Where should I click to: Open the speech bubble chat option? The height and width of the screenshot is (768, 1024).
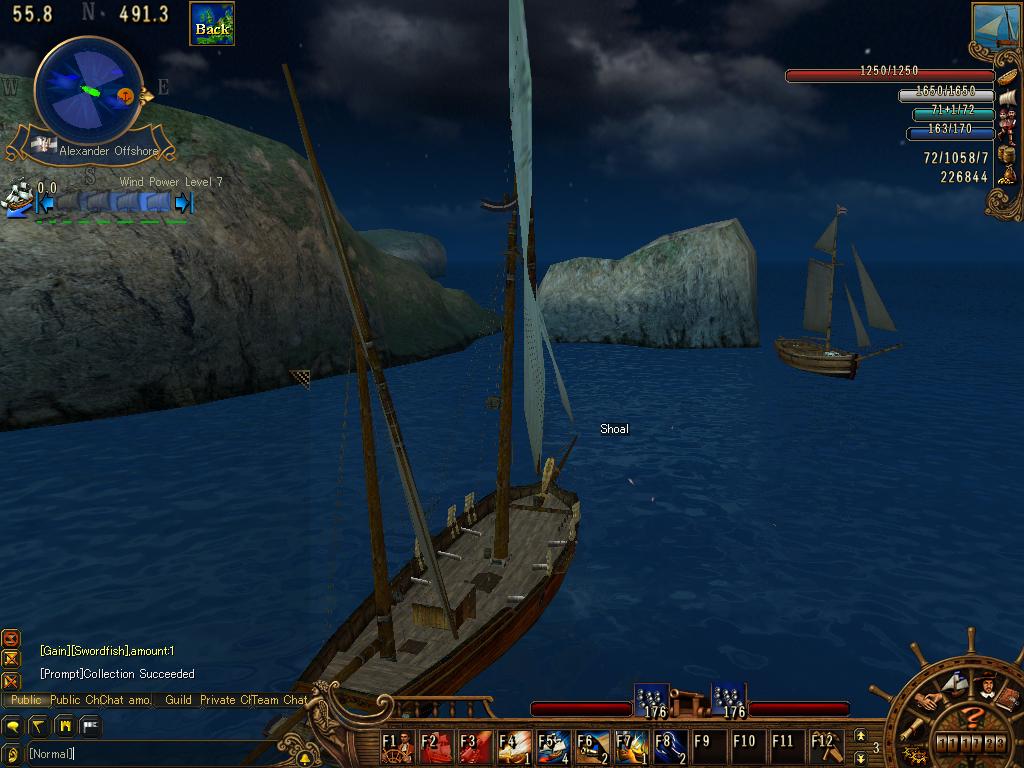[14, 725]
